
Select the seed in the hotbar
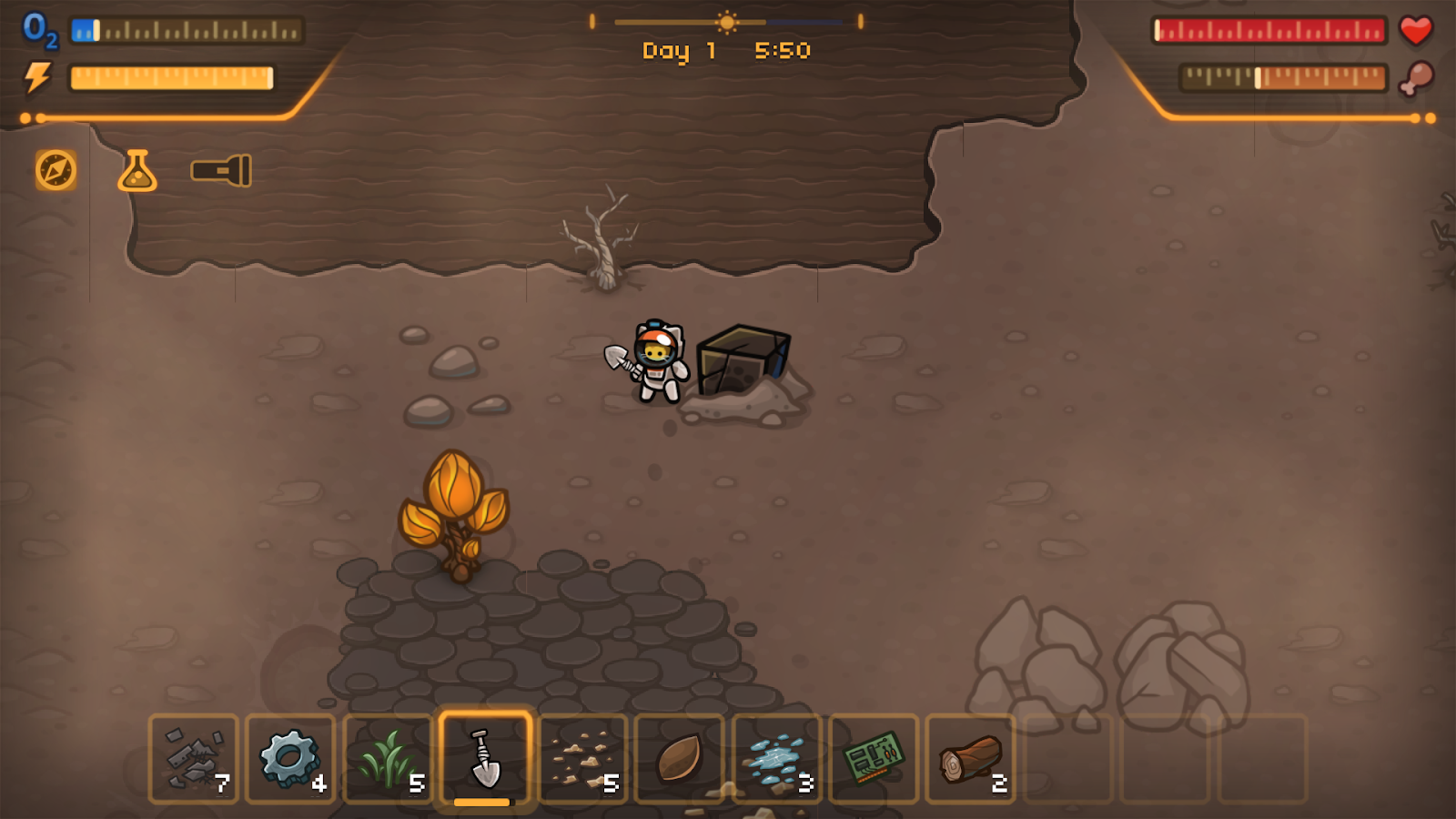(x=677, y=760)
